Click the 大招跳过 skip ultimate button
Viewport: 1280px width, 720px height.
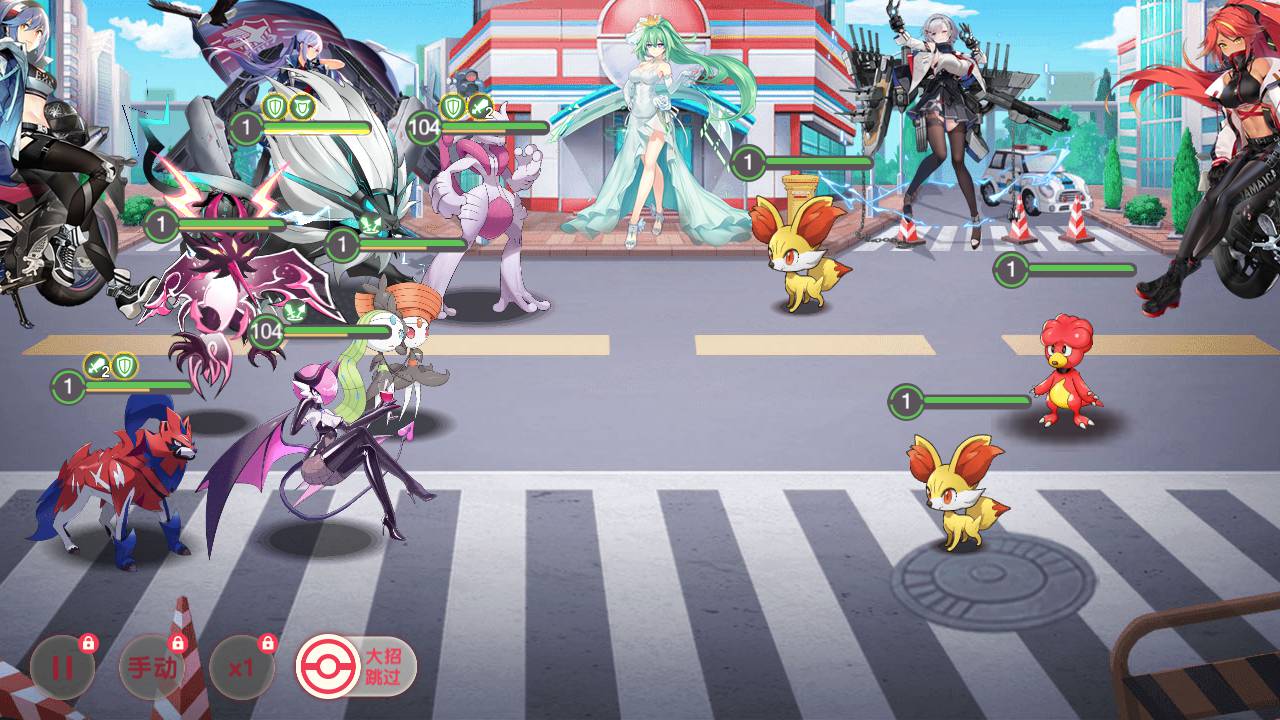coord(356,666)
